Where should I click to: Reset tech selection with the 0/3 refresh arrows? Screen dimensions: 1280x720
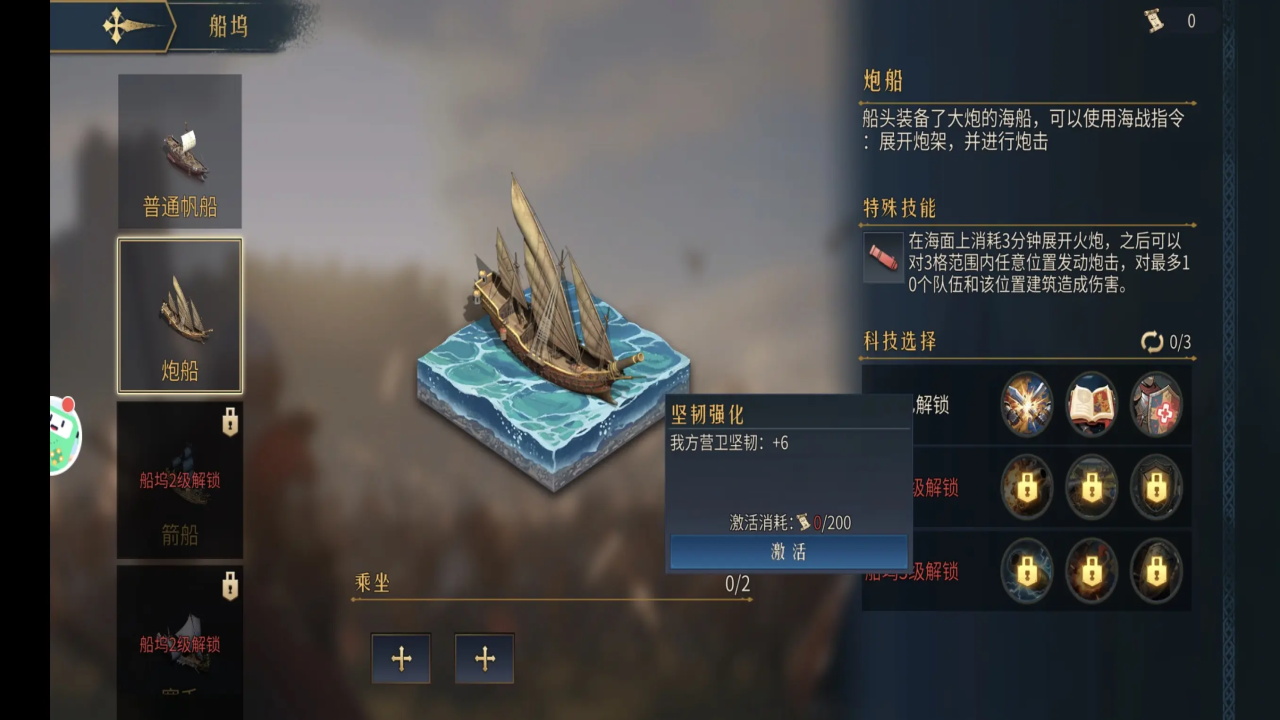[x=1153, y=342]
